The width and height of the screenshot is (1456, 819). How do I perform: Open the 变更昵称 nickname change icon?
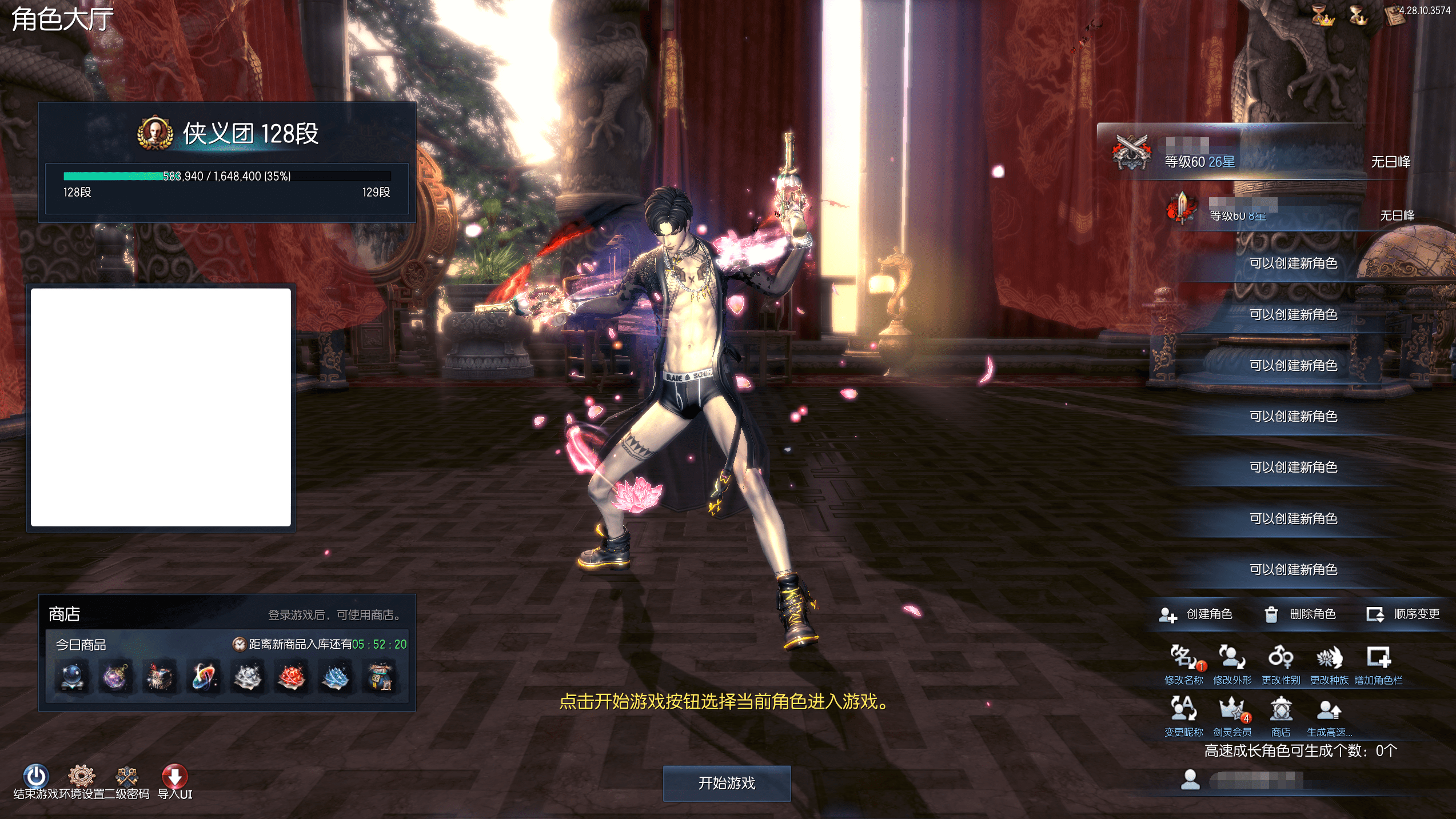pos(1183,710)
